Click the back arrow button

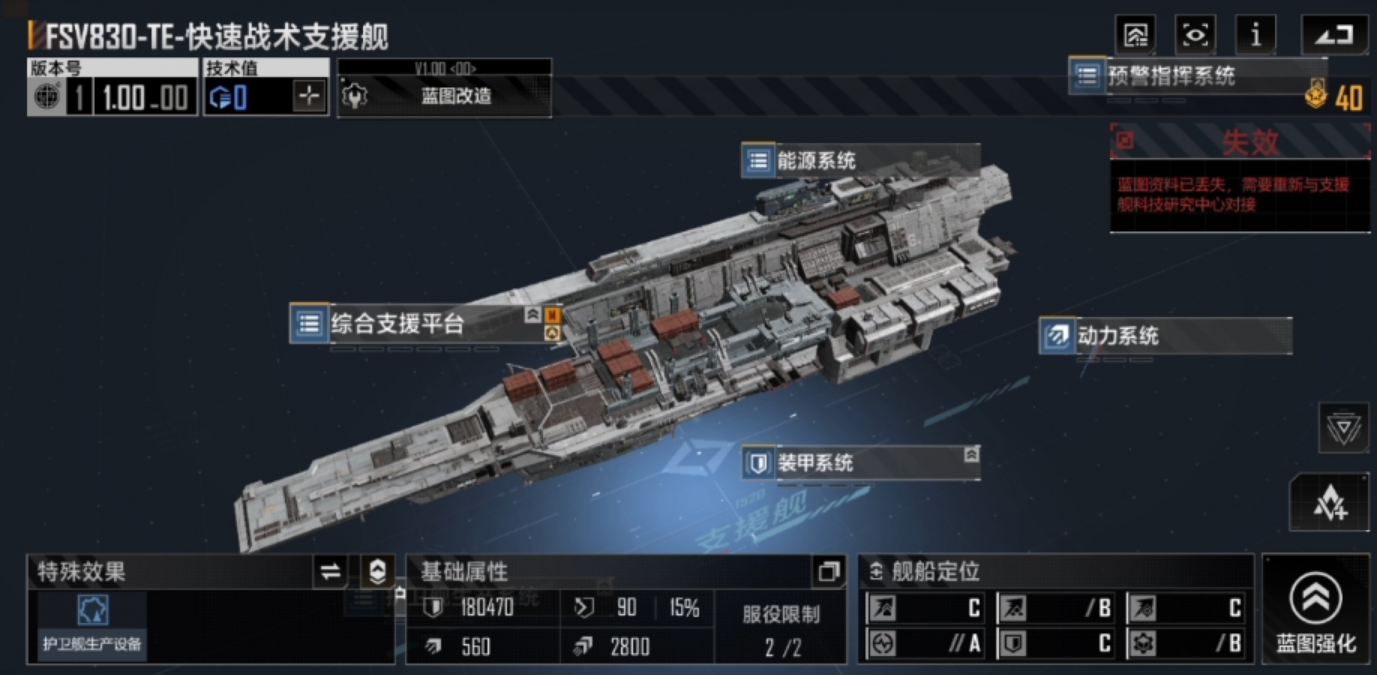[1334, 36]
